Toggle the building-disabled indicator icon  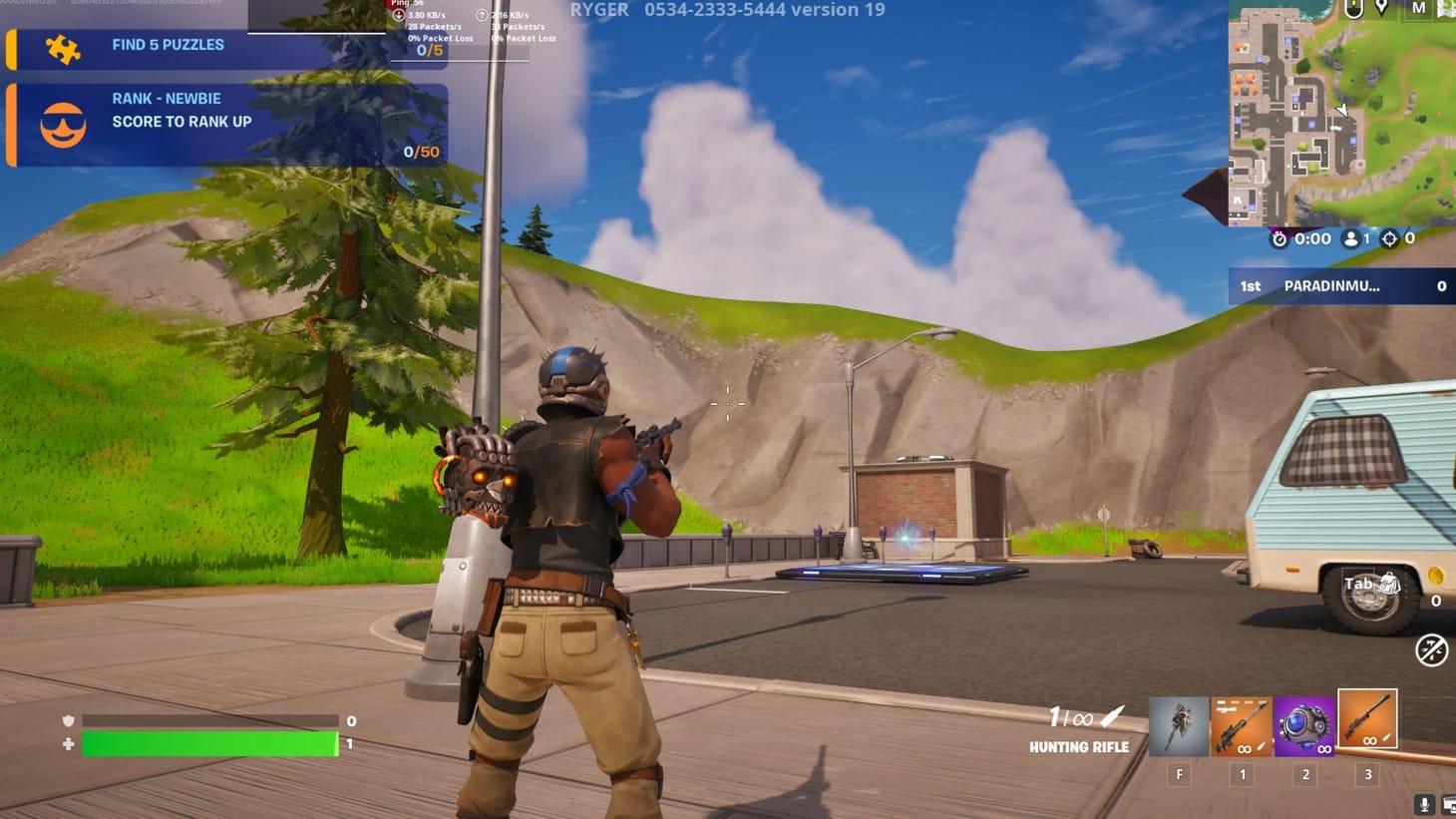[1431, 651]
